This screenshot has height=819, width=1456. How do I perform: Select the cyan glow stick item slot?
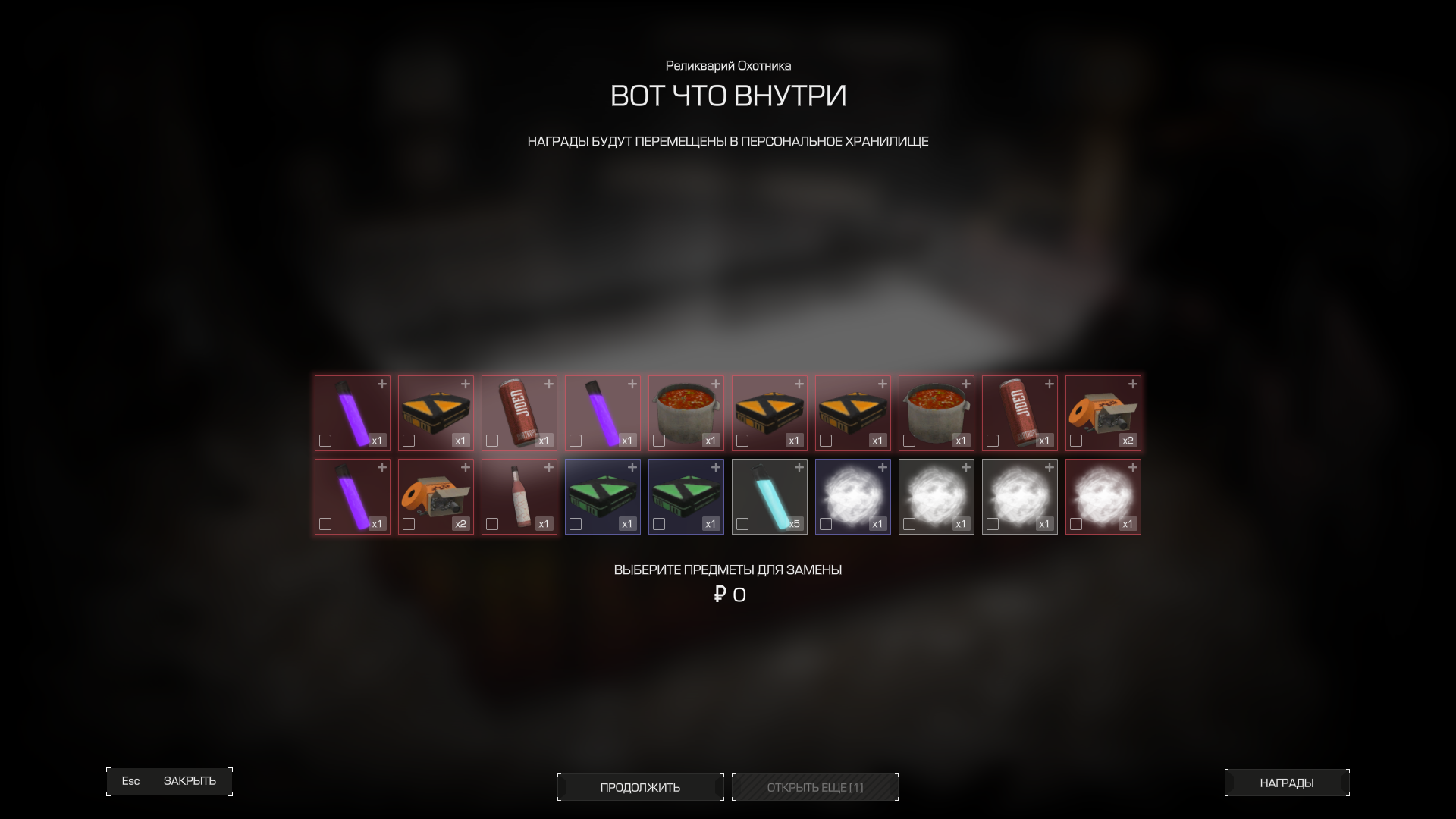point(769,496)
